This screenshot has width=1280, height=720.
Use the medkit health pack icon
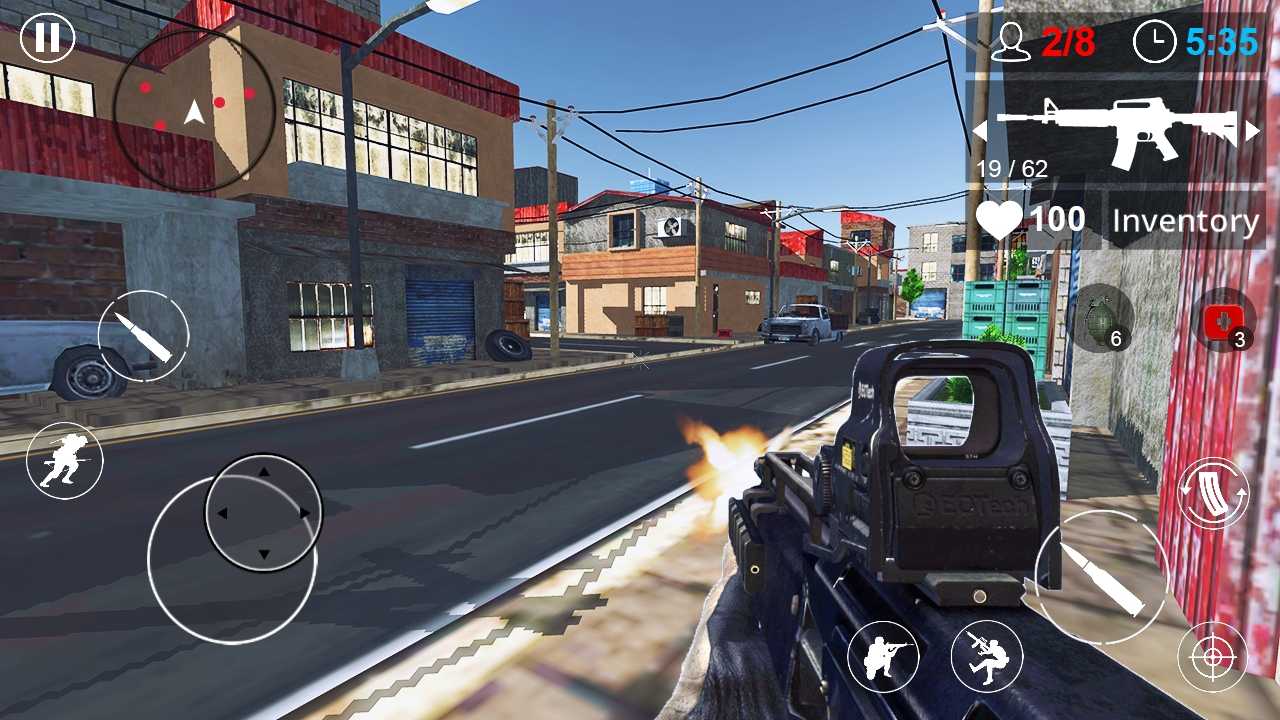point(1225,320)
